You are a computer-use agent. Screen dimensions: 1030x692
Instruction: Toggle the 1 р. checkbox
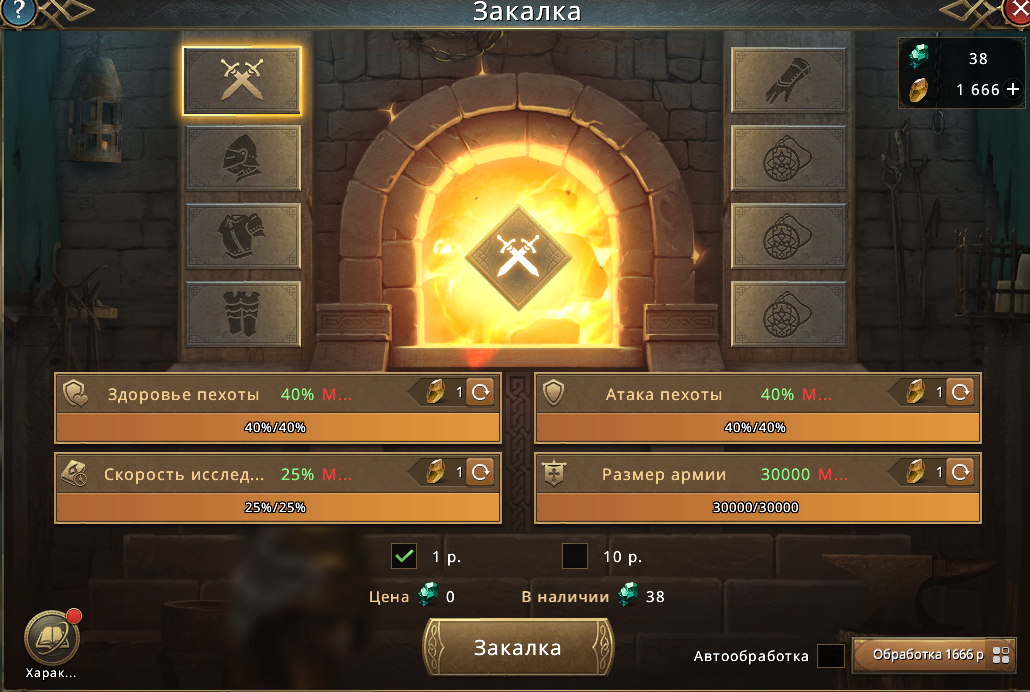tap(404, 556)
